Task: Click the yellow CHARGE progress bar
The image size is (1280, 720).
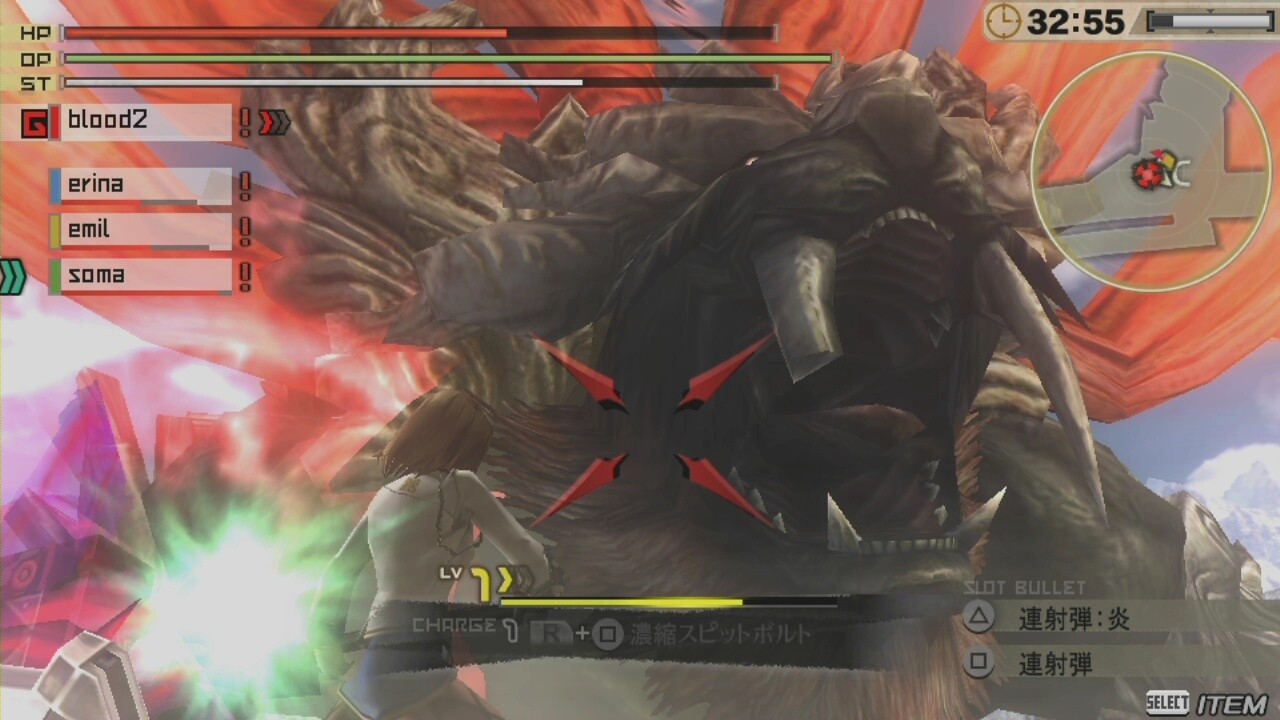Action: (x=620, y=601)
